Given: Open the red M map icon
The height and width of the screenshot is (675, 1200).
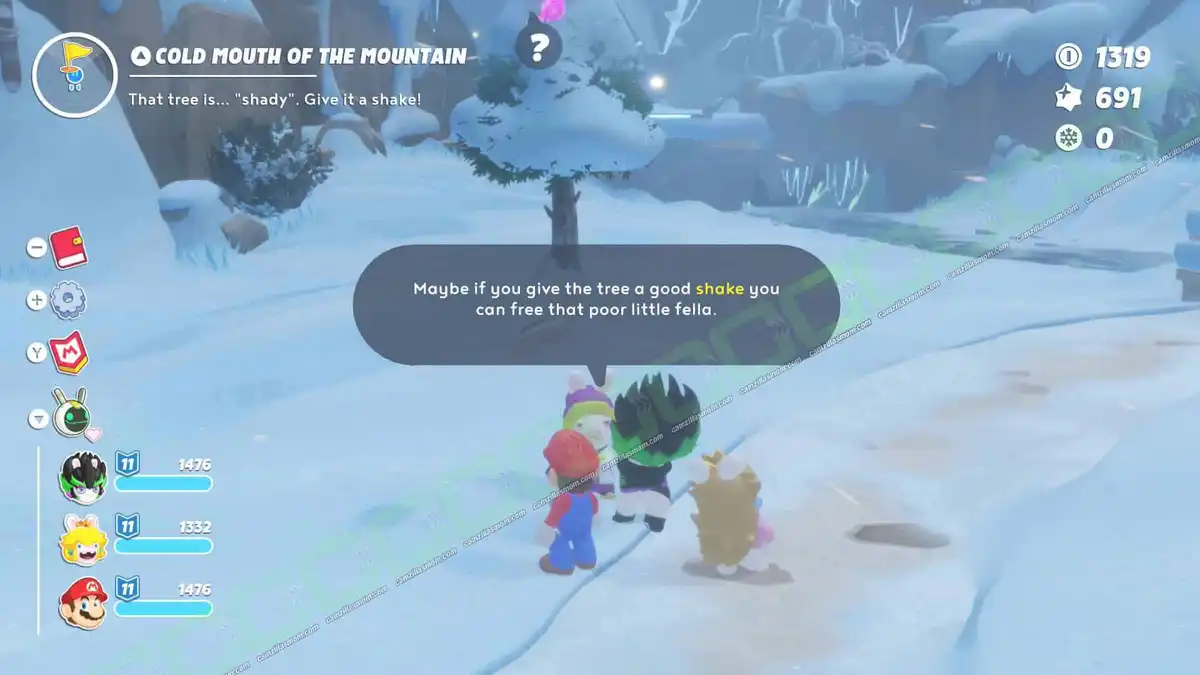Looking at the screenshot, I should [70, 351].
